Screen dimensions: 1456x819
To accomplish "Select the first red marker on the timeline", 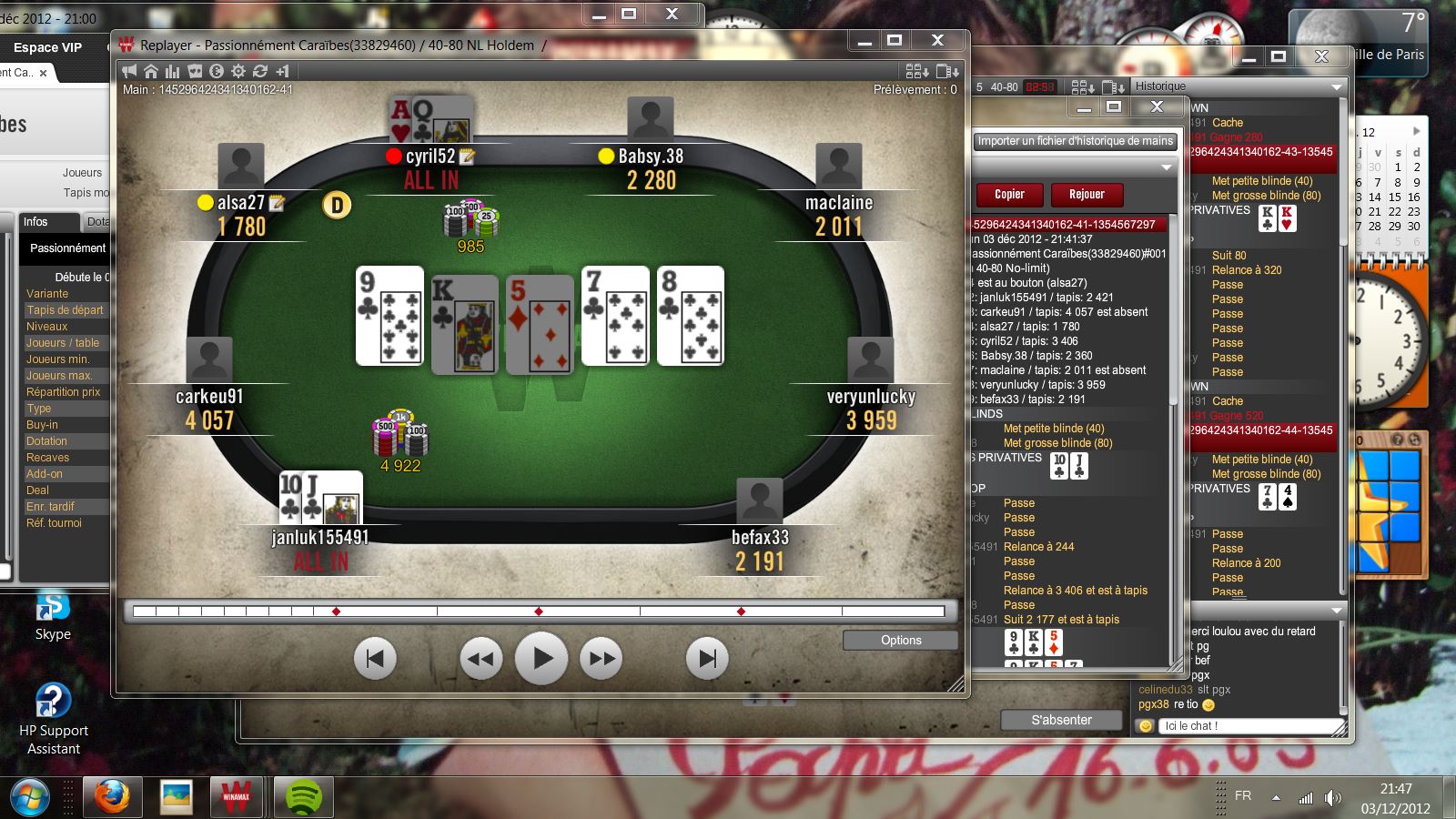I will click(337, 612).
